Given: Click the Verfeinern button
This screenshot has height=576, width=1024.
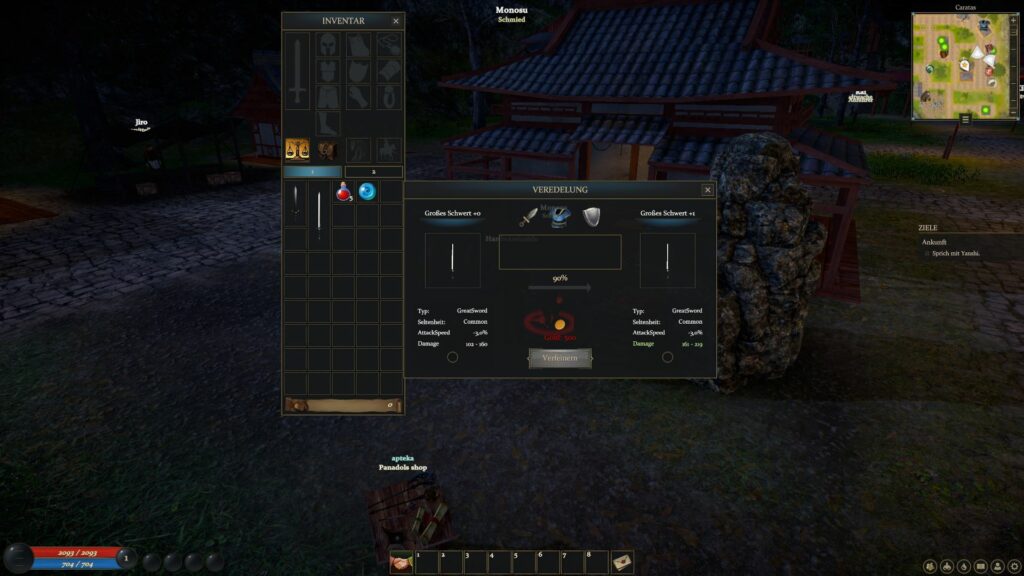Looking at the screenshot, I should [560, 358].
